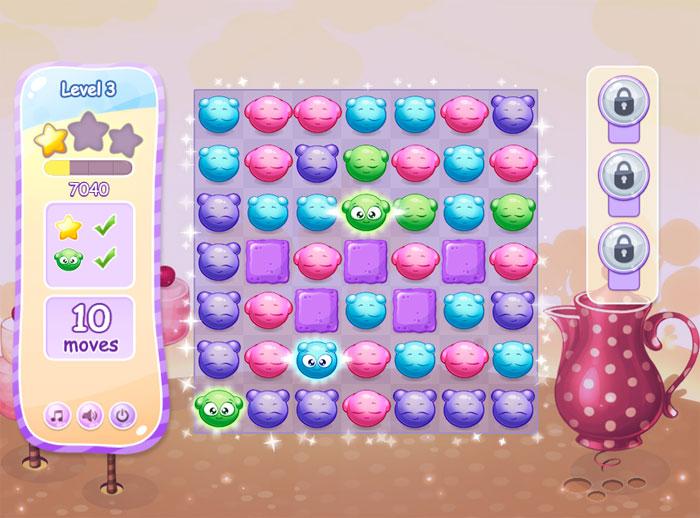Mute sound with the speaker button

(90, 414)
